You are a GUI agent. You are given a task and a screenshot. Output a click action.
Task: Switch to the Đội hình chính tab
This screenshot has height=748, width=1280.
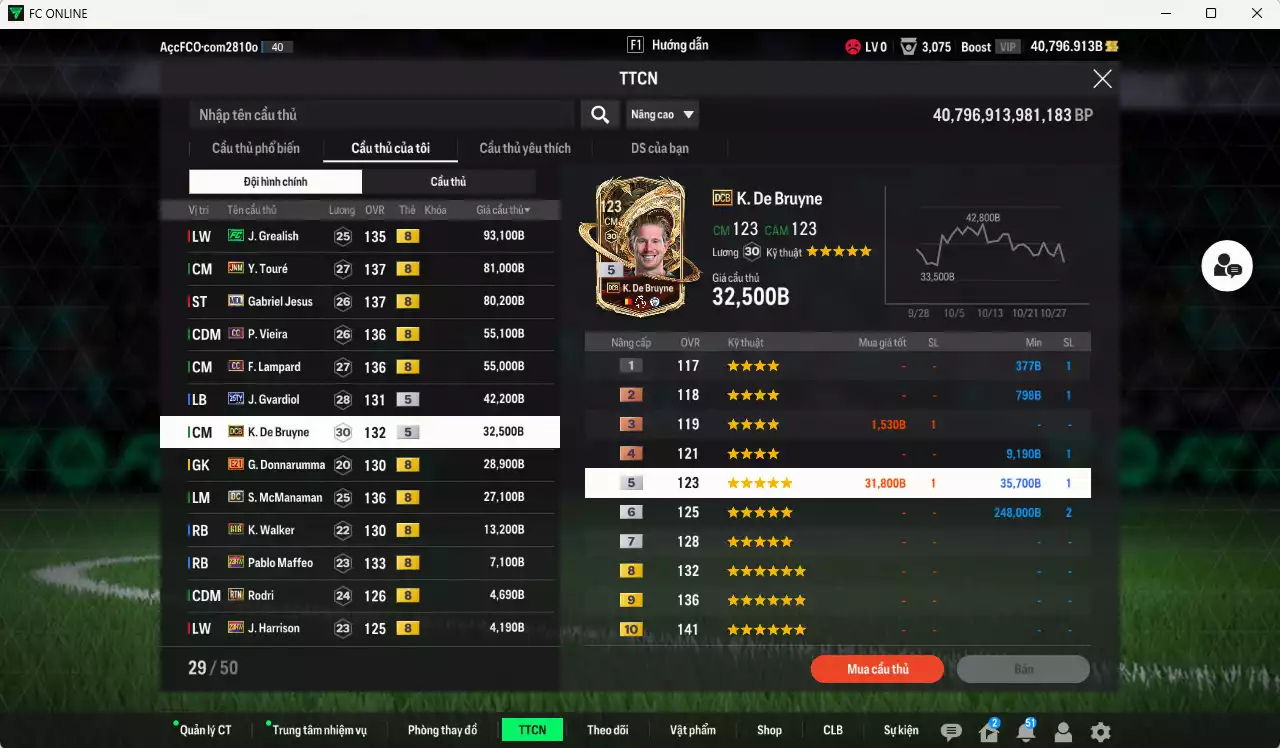[275, 181]
